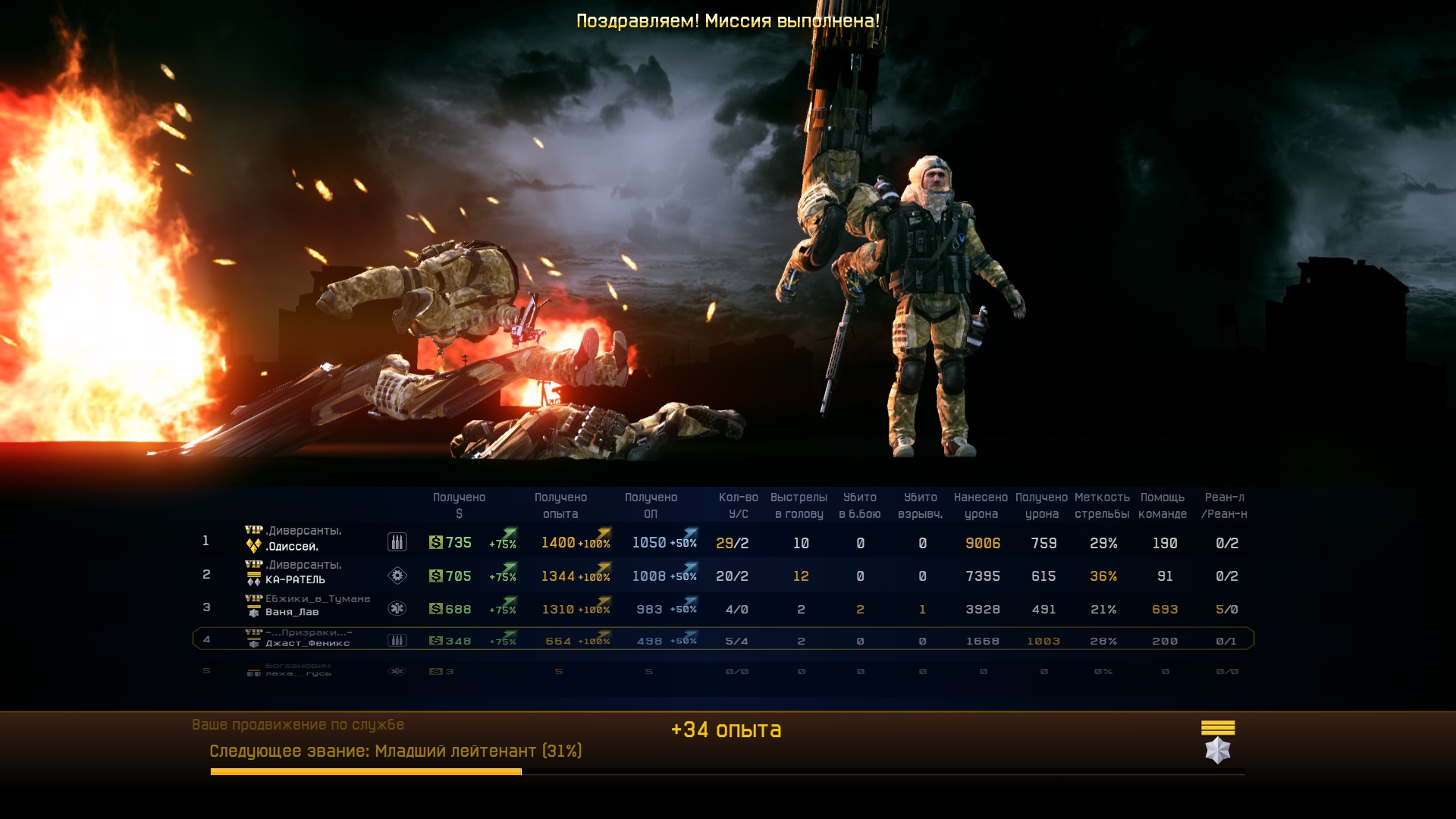Select player row .Одиссей. in scoreboard
Image resolution: width=1456 pixels, height=819 pixels.
point(292,546)
